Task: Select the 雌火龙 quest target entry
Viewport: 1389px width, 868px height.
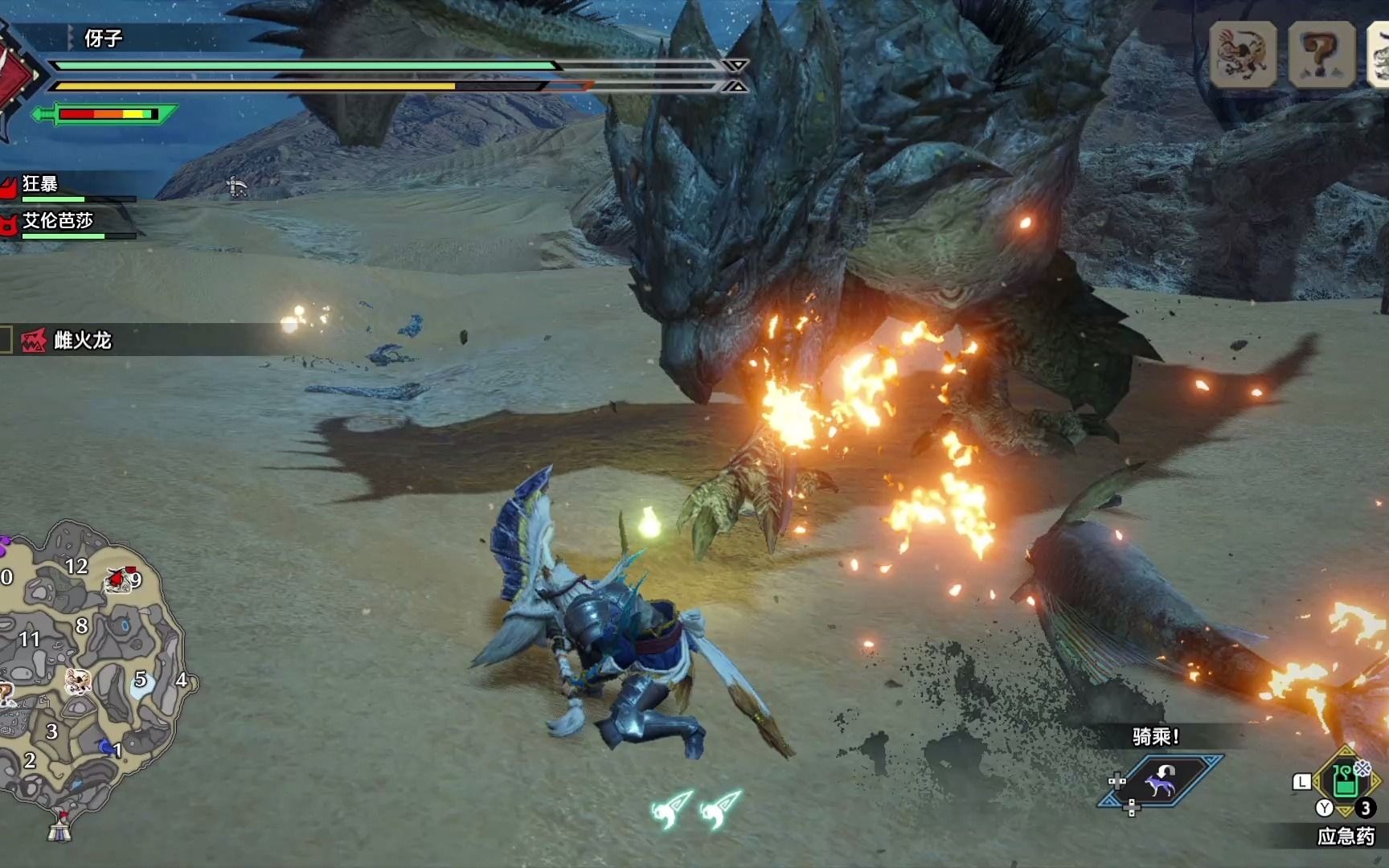Action: 80,340
